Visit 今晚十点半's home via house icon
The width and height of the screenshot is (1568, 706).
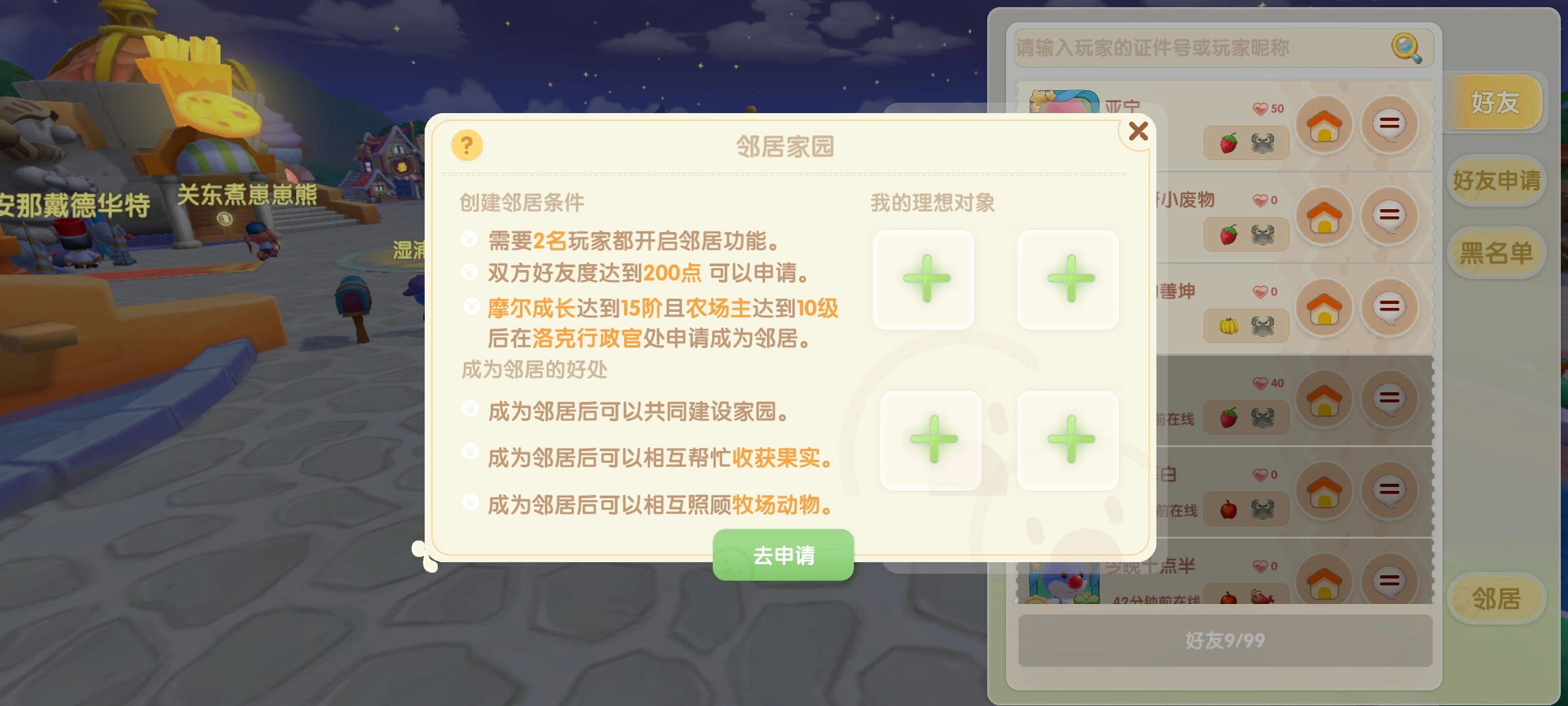click(x=1324, y=582)
